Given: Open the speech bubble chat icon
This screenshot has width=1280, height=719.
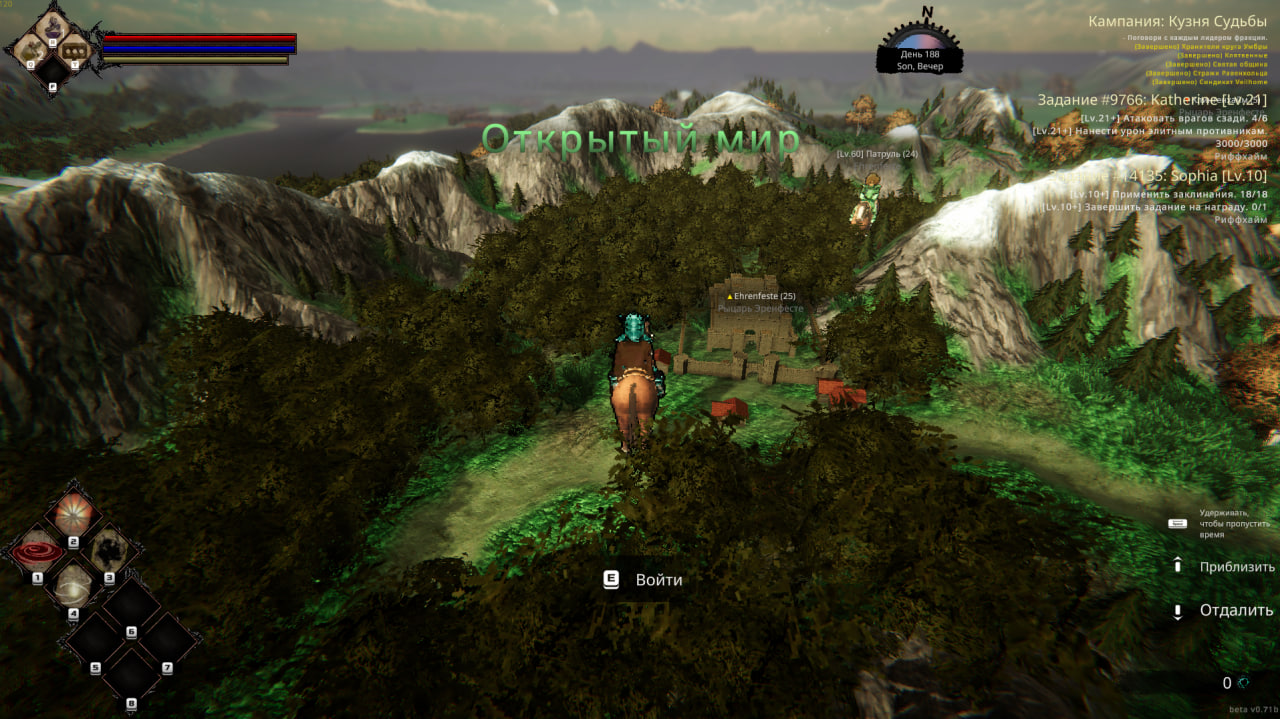Looking at the screenshot, I should [76, 48].
